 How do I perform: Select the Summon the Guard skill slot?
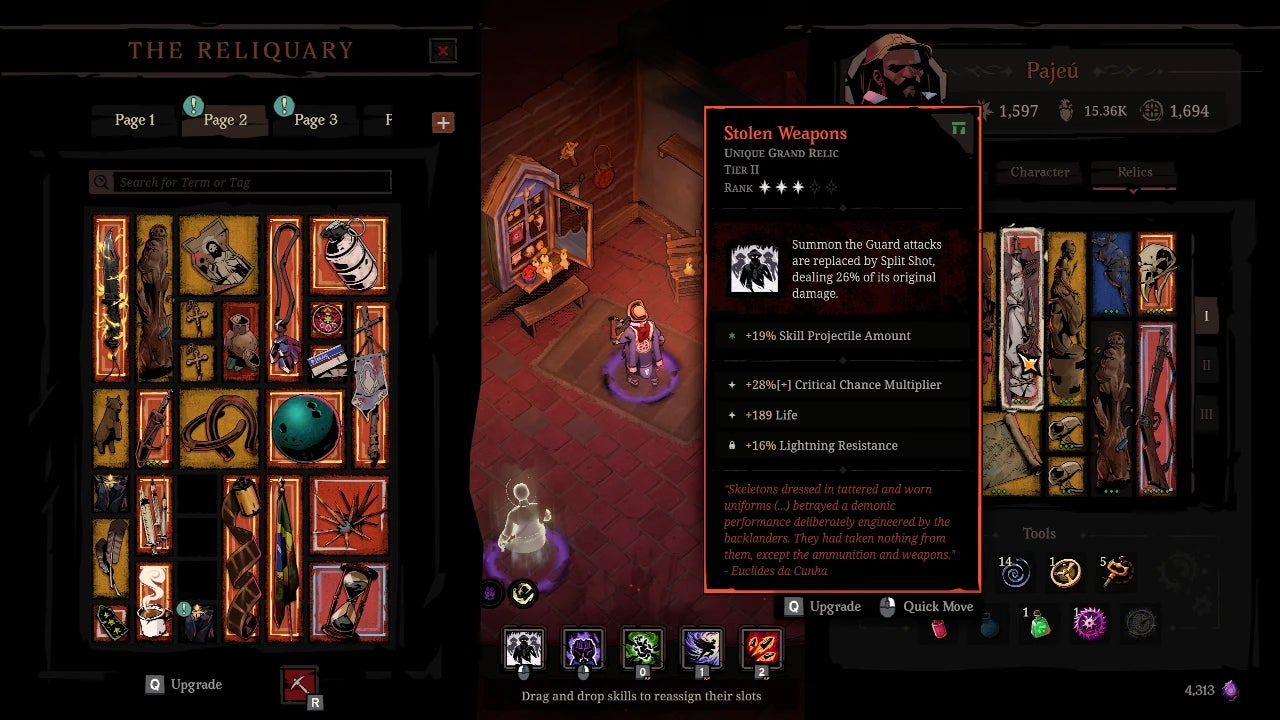tap(524, 648)
